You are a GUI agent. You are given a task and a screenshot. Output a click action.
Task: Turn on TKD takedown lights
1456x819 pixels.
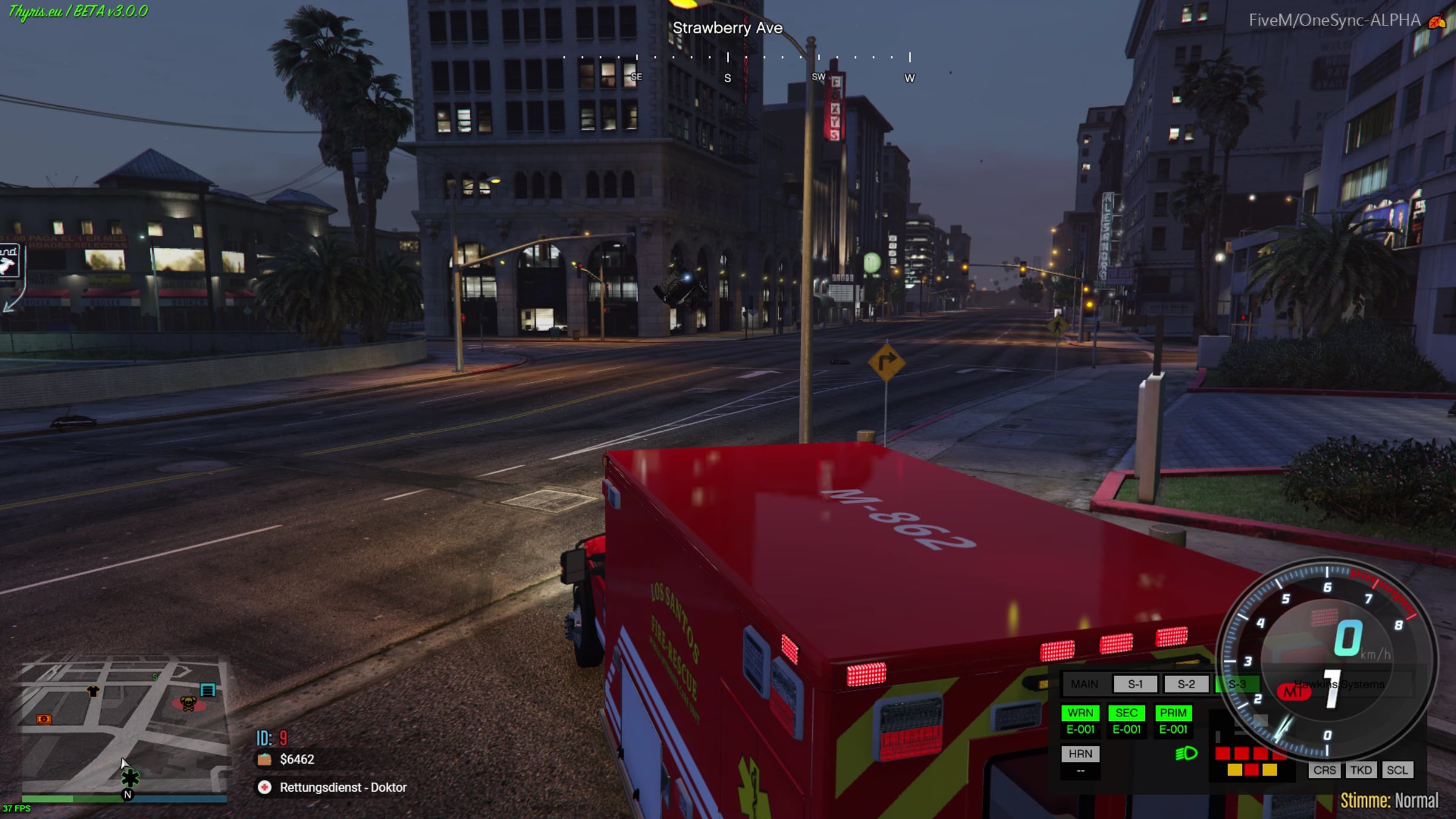[1361, 770]
